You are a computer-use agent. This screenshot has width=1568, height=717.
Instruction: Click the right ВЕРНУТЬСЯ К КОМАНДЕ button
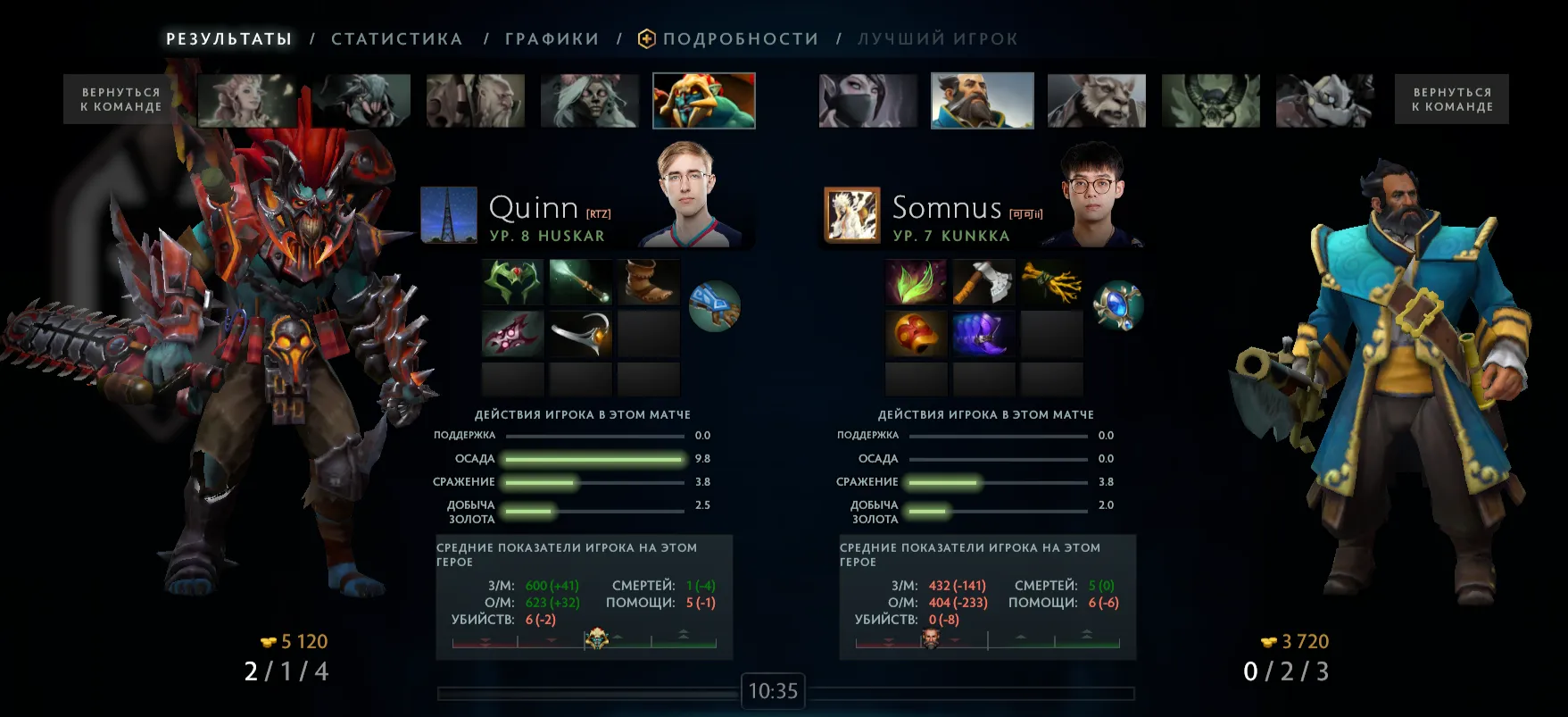(x=1451, y=99)
